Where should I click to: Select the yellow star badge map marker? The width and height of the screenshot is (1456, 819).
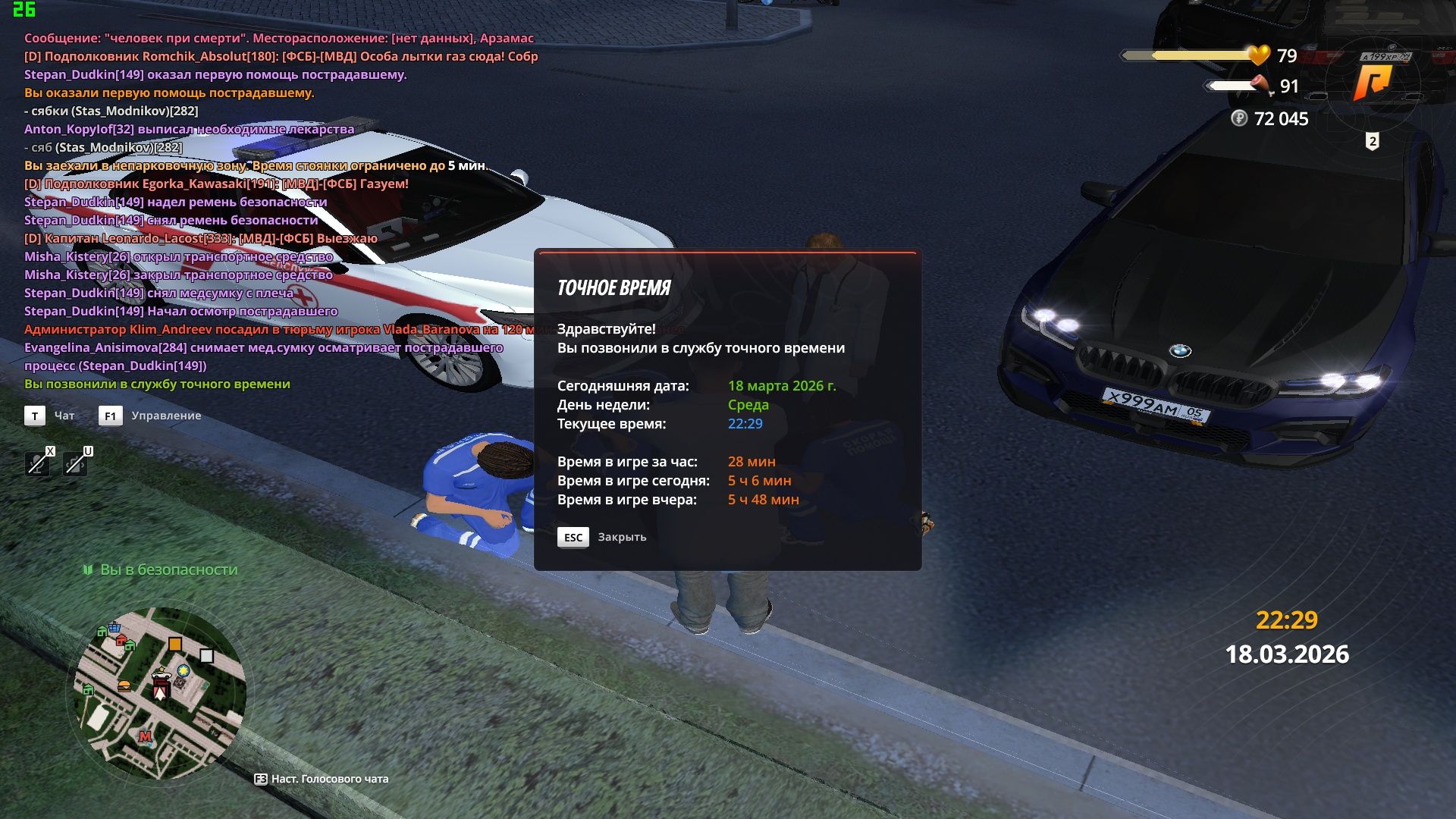tap(184, 670)
